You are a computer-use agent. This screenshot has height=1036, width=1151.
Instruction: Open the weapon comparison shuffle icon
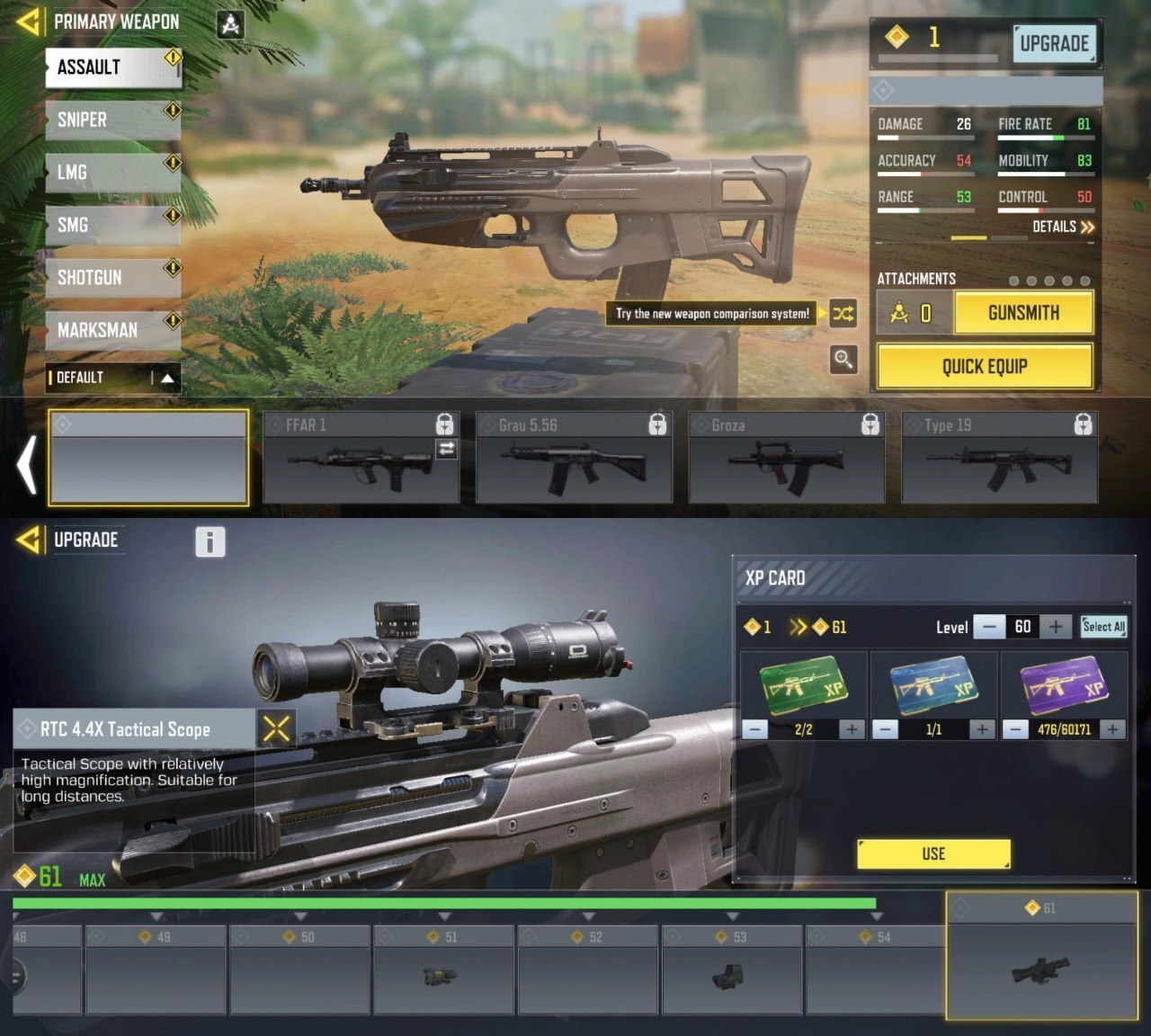point(843,314)
